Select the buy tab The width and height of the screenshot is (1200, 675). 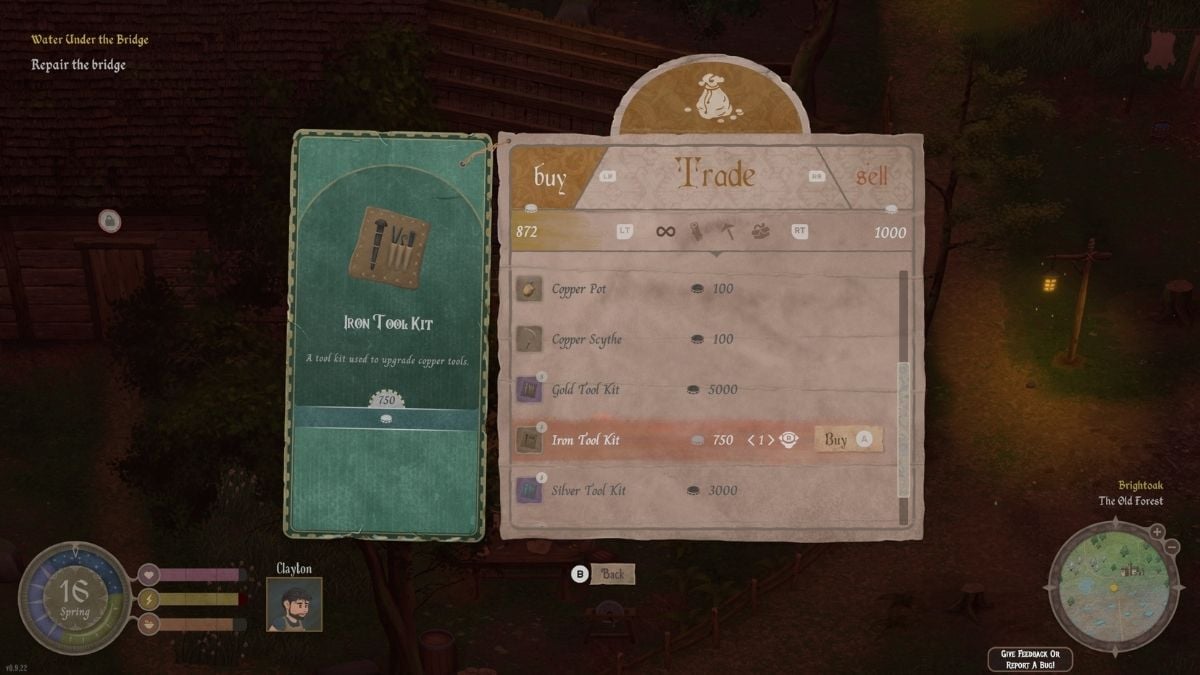pyautogui.click(x=550, y=178)
